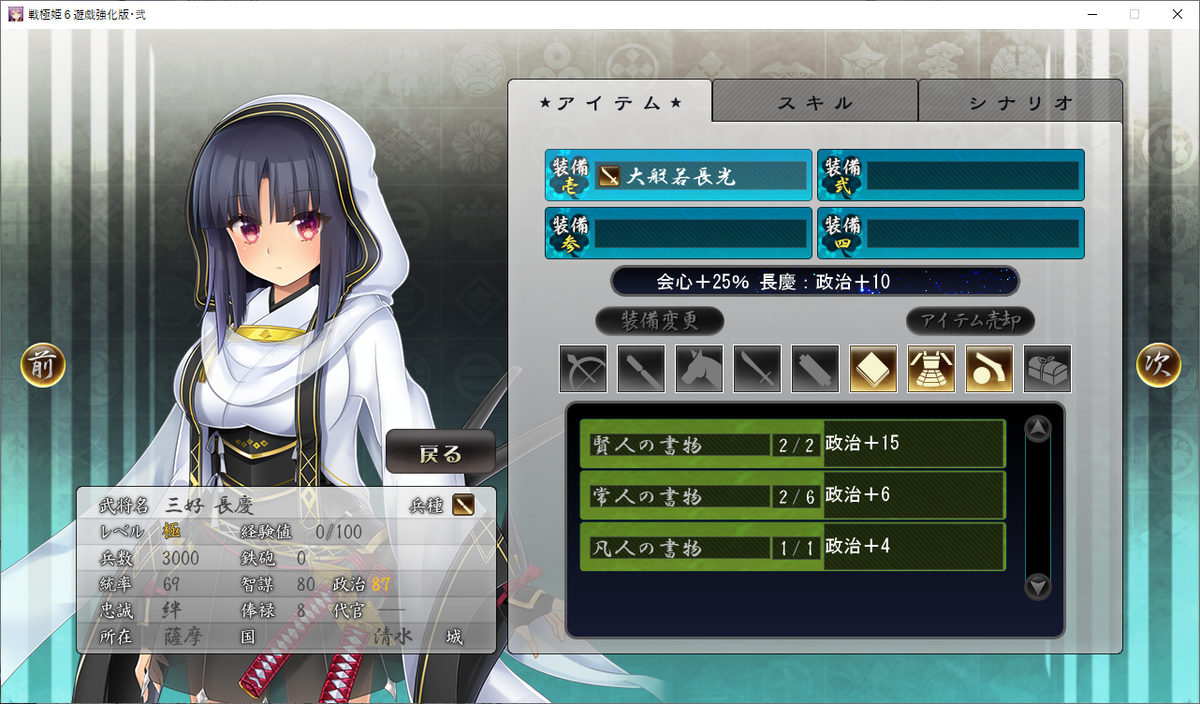Click the アイテム売却 button
1200x704 pixels.
(970, 321)
